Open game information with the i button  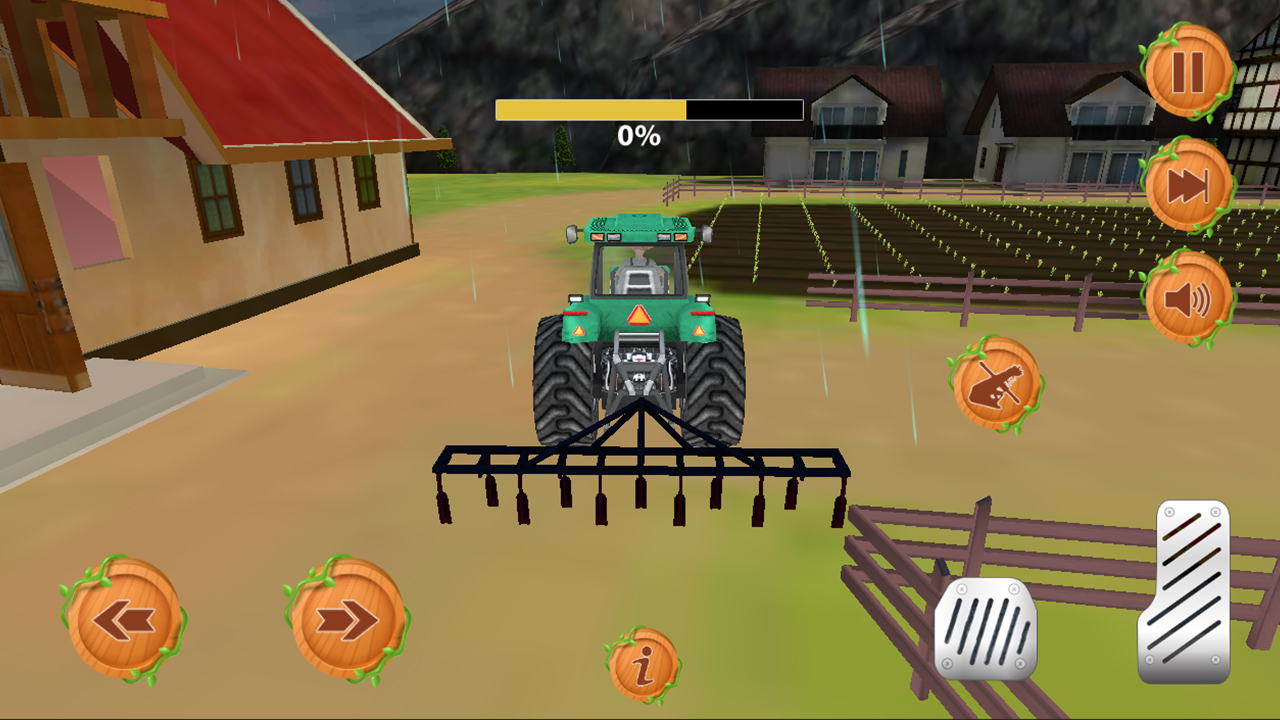[643, 662]
